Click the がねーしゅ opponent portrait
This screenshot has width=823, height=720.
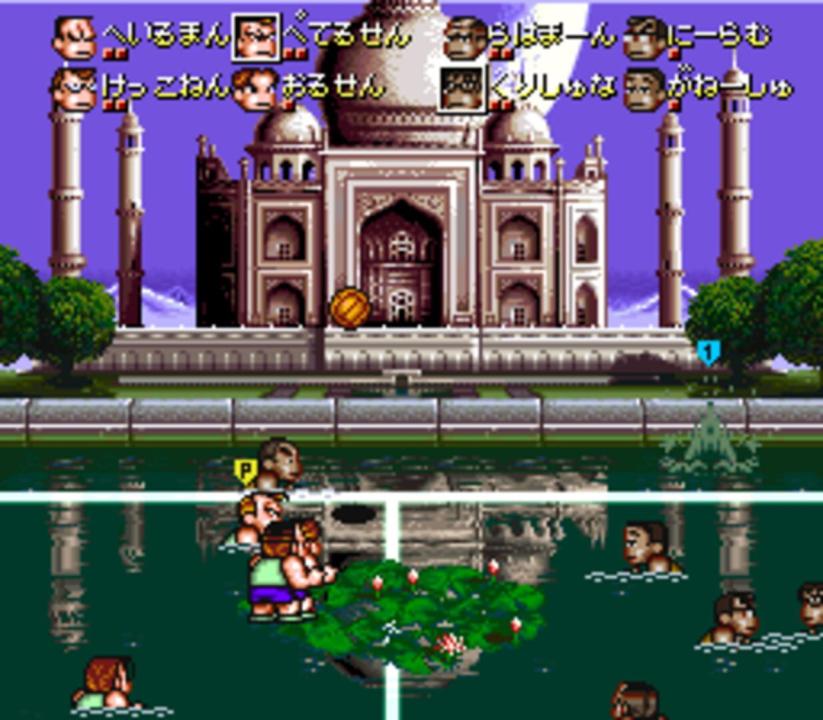643,89
